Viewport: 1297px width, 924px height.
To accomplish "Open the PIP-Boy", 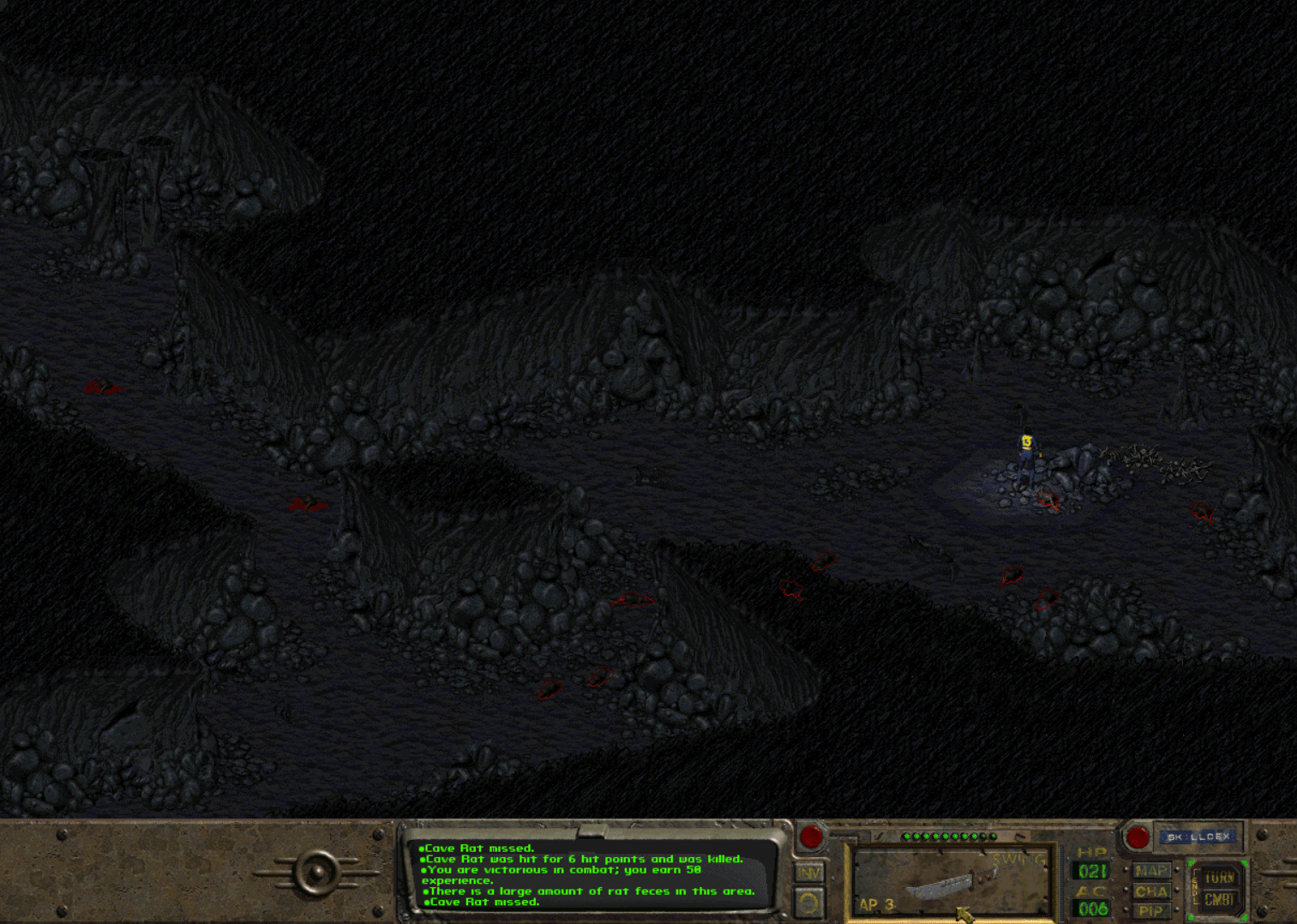I will (1151, 910).
